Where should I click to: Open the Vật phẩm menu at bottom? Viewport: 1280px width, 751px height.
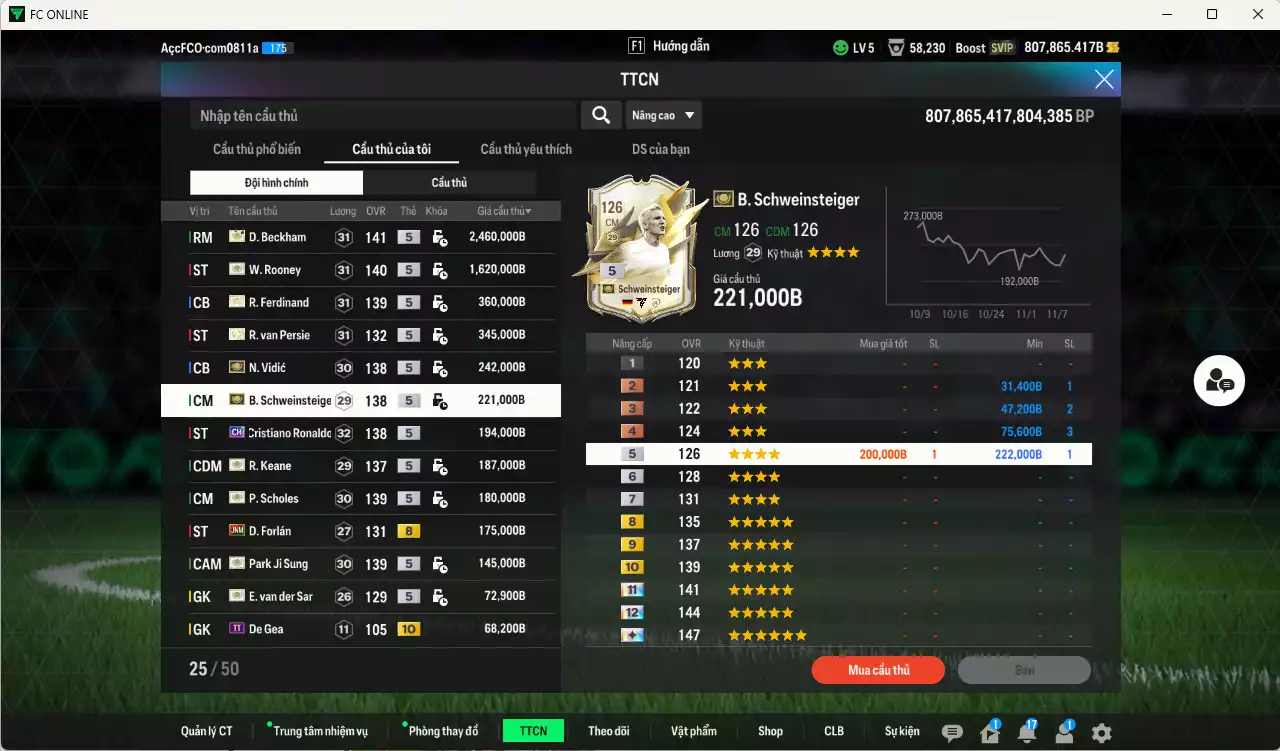click(x=694, y=731)
